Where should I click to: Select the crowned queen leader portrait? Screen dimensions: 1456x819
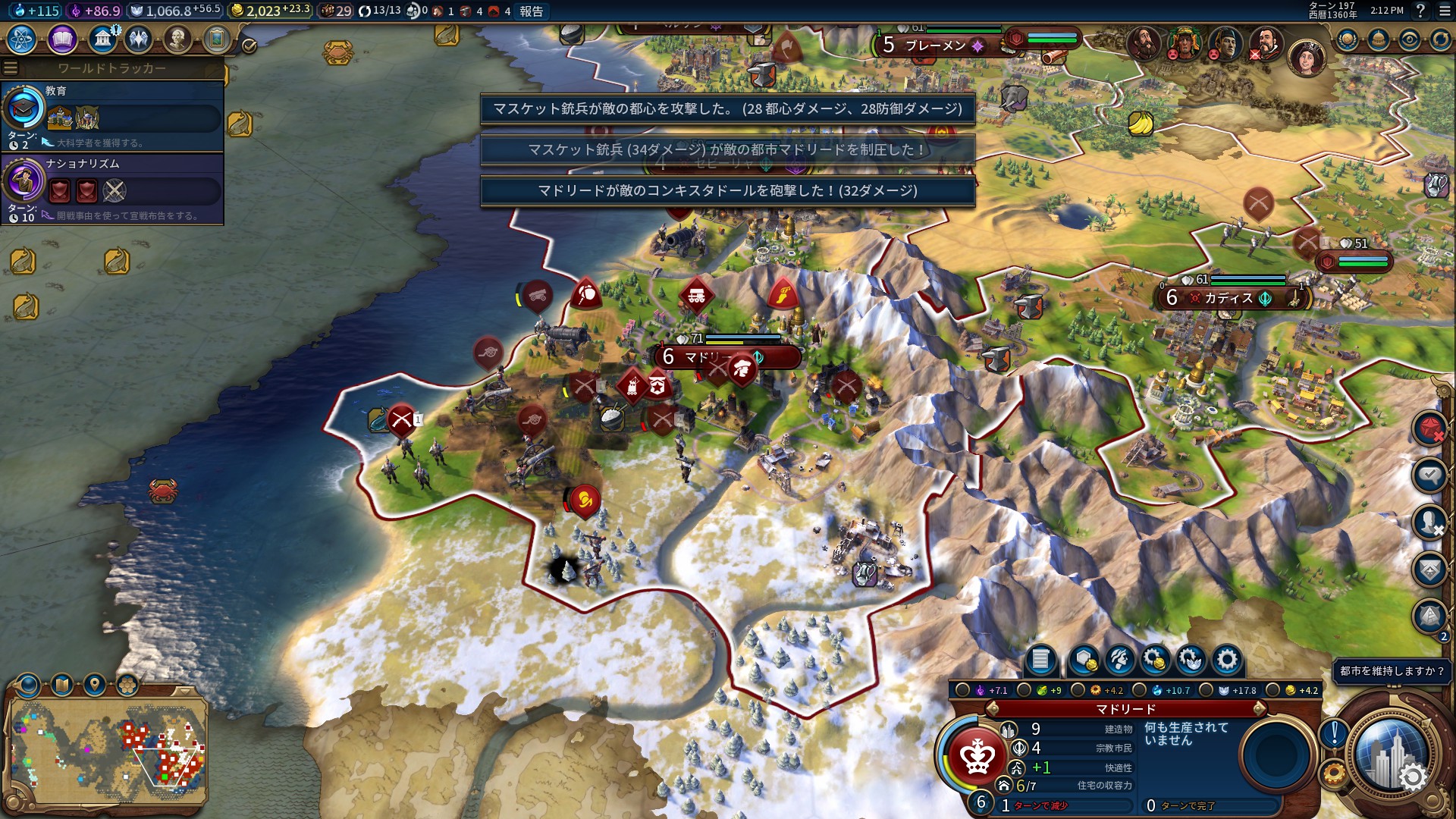1306,58
